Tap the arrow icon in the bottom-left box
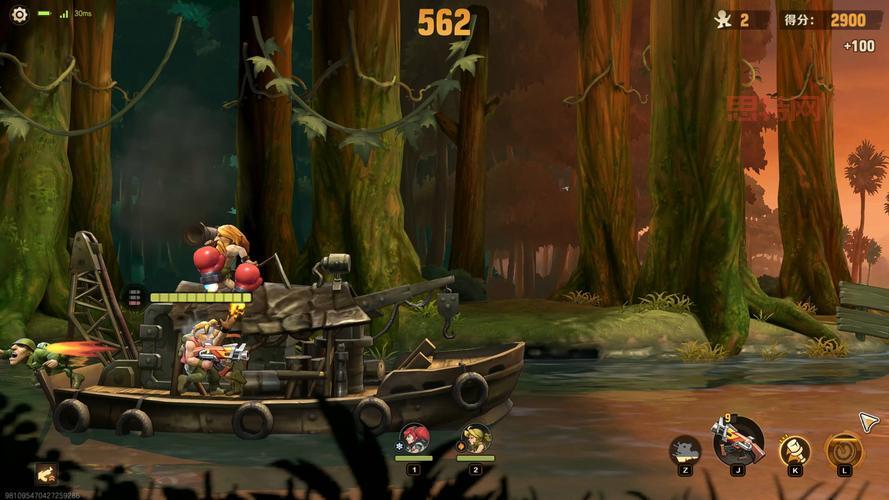Viewport: 889px width, 500px height. 46,473
